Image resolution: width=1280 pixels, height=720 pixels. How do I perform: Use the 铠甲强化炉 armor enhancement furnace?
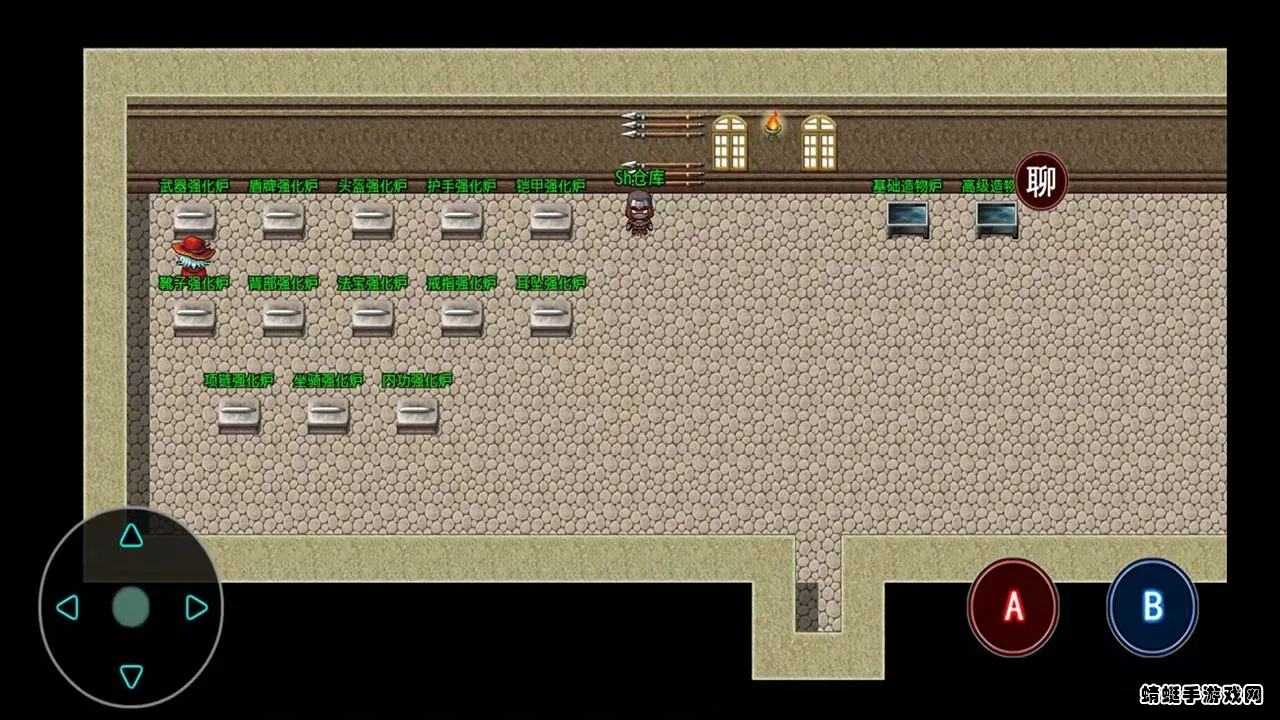tap(549, 220)
